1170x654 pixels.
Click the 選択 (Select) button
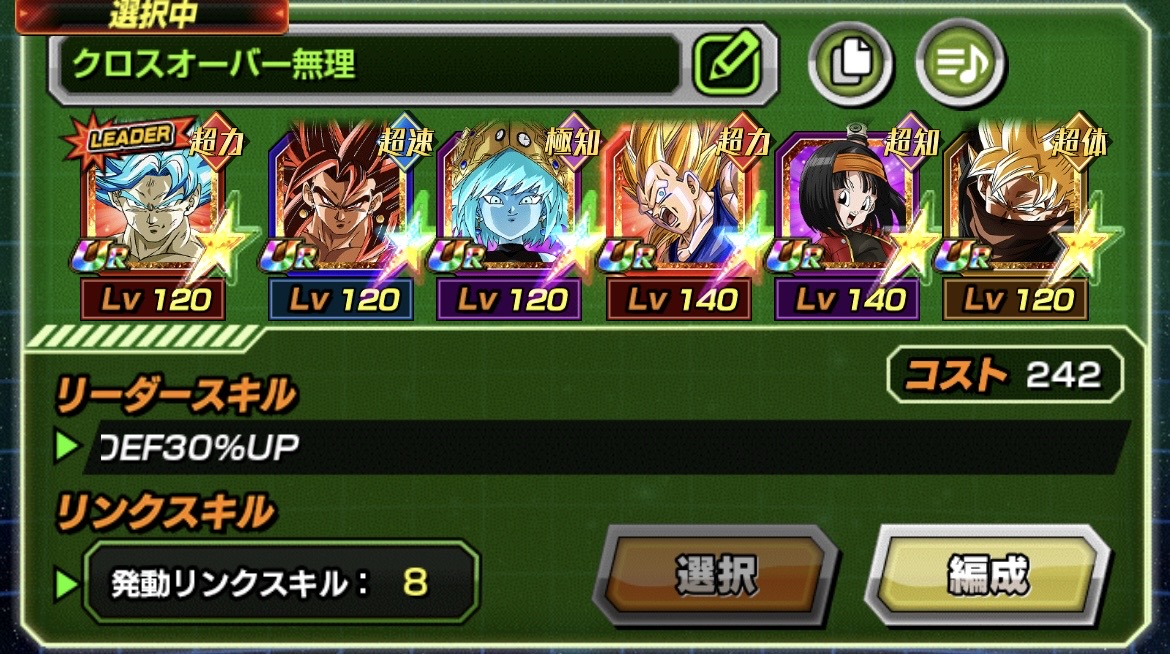(x=715, y=576)
